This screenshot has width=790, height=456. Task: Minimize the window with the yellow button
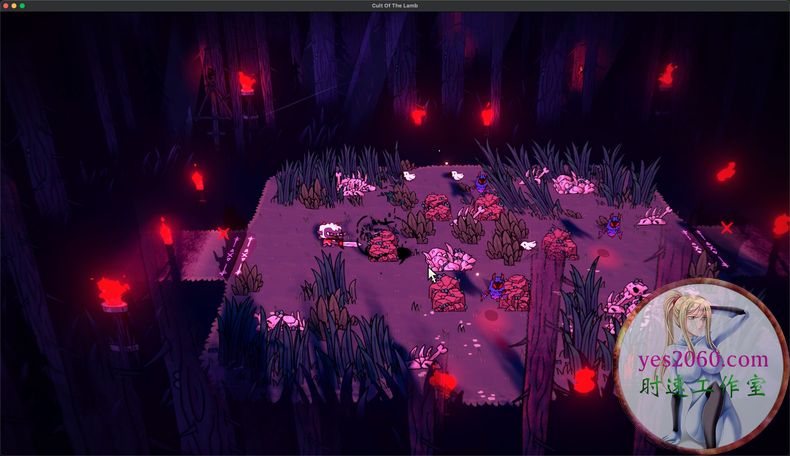point(14,6)
